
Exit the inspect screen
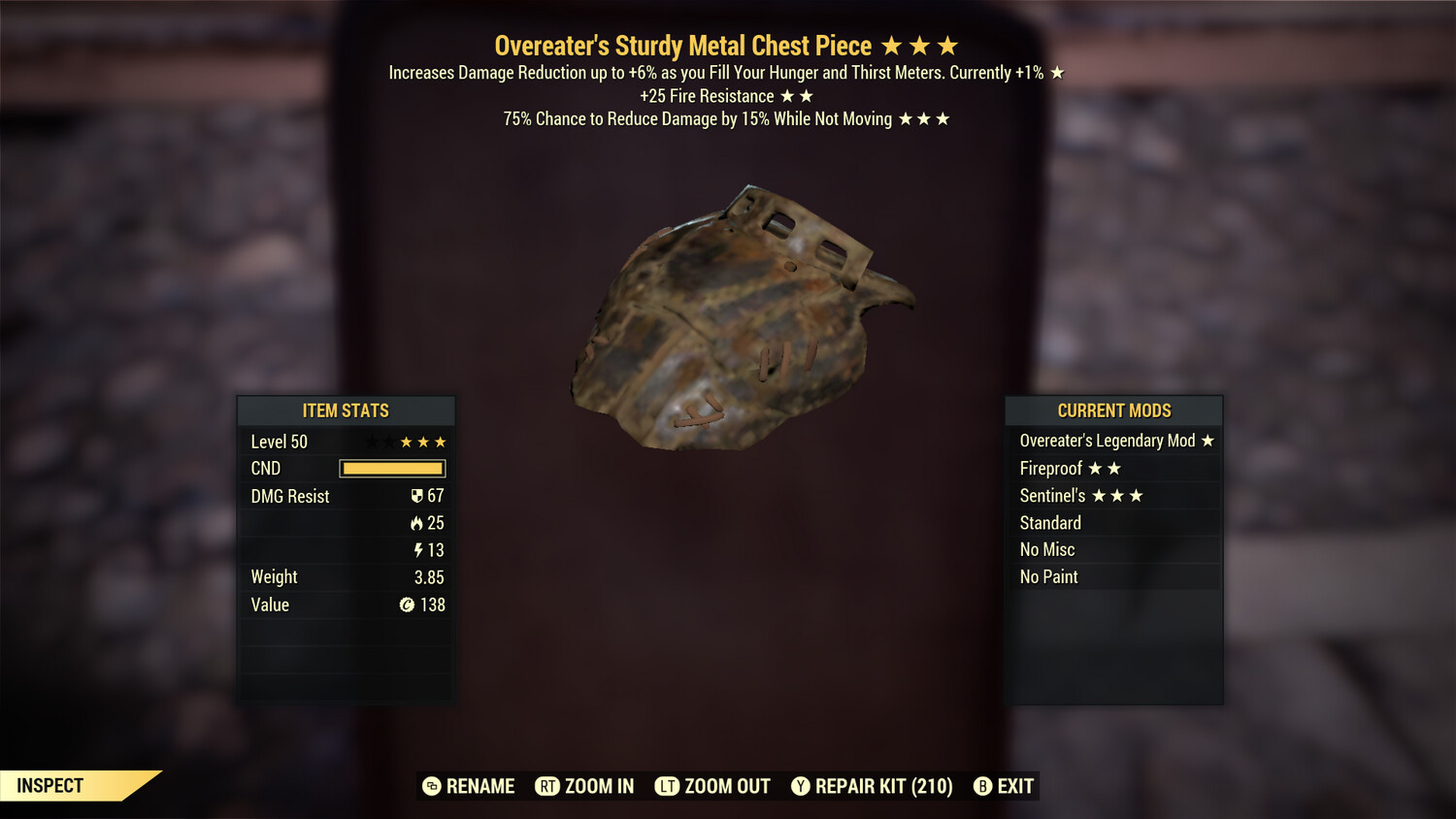coord(1004,786)
